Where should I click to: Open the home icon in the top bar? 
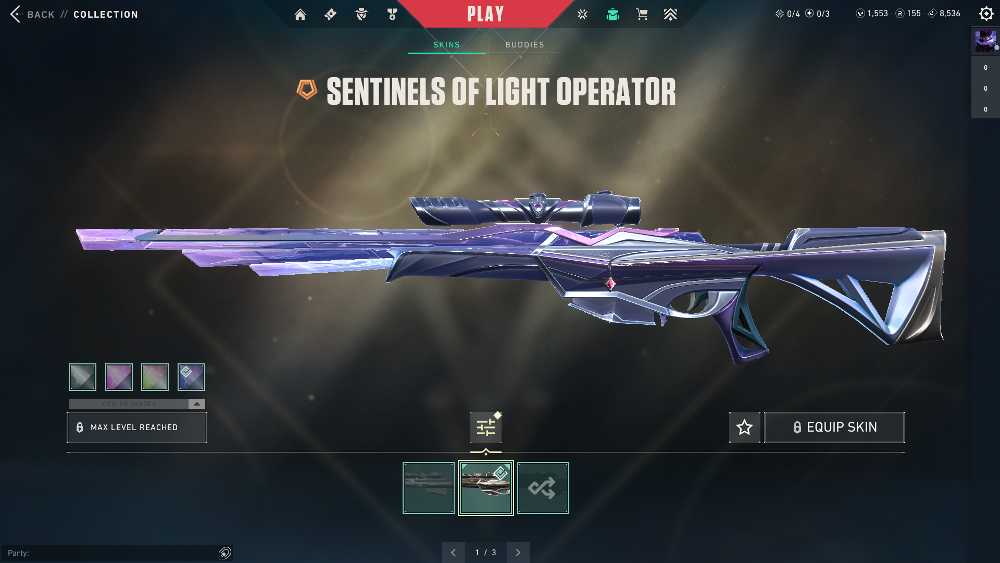pos(300,15)
